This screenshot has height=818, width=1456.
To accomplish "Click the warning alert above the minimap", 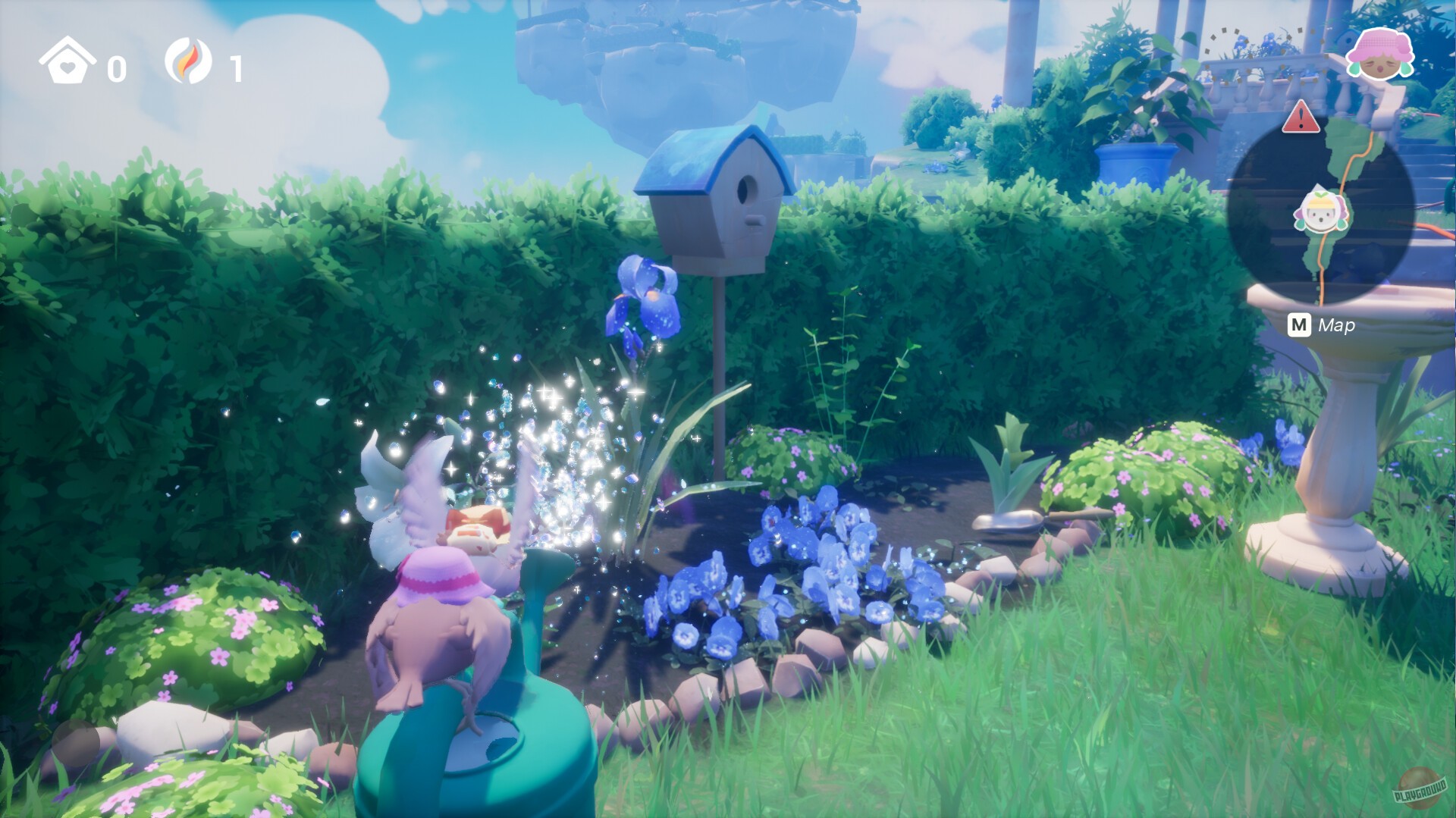I will [x=1301, y=118].
